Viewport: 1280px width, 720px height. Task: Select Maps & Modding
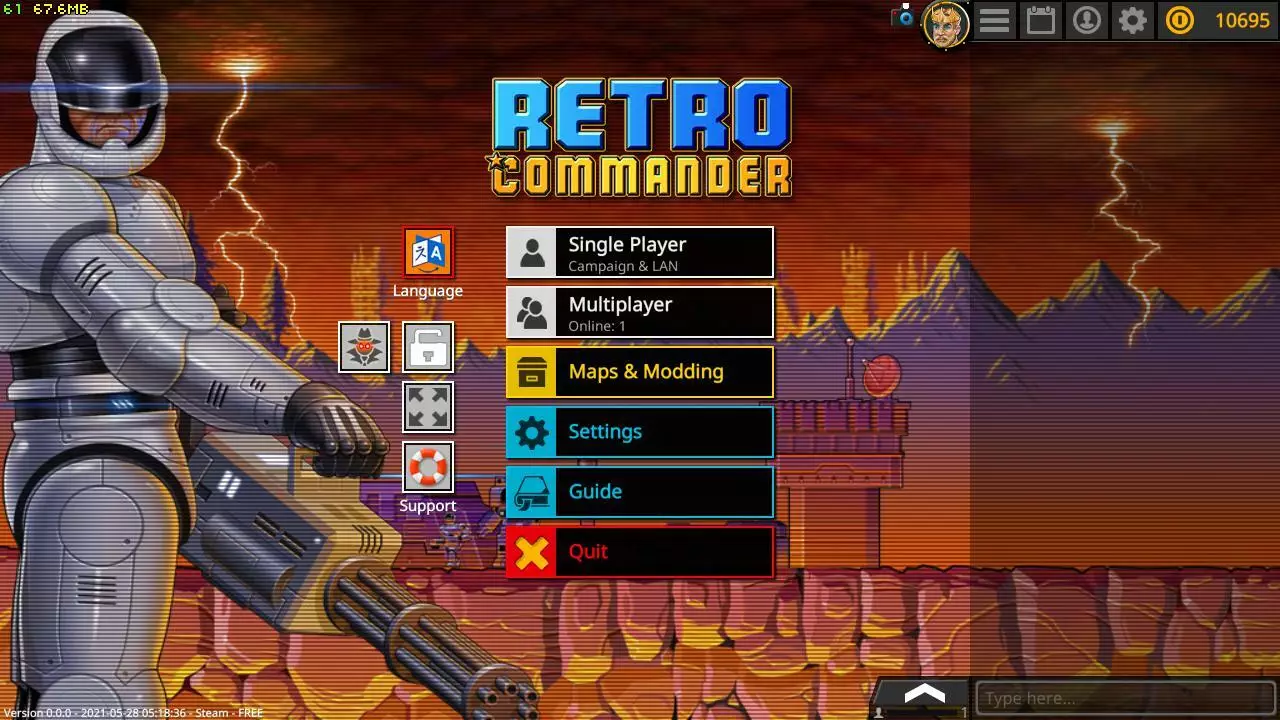640,371
